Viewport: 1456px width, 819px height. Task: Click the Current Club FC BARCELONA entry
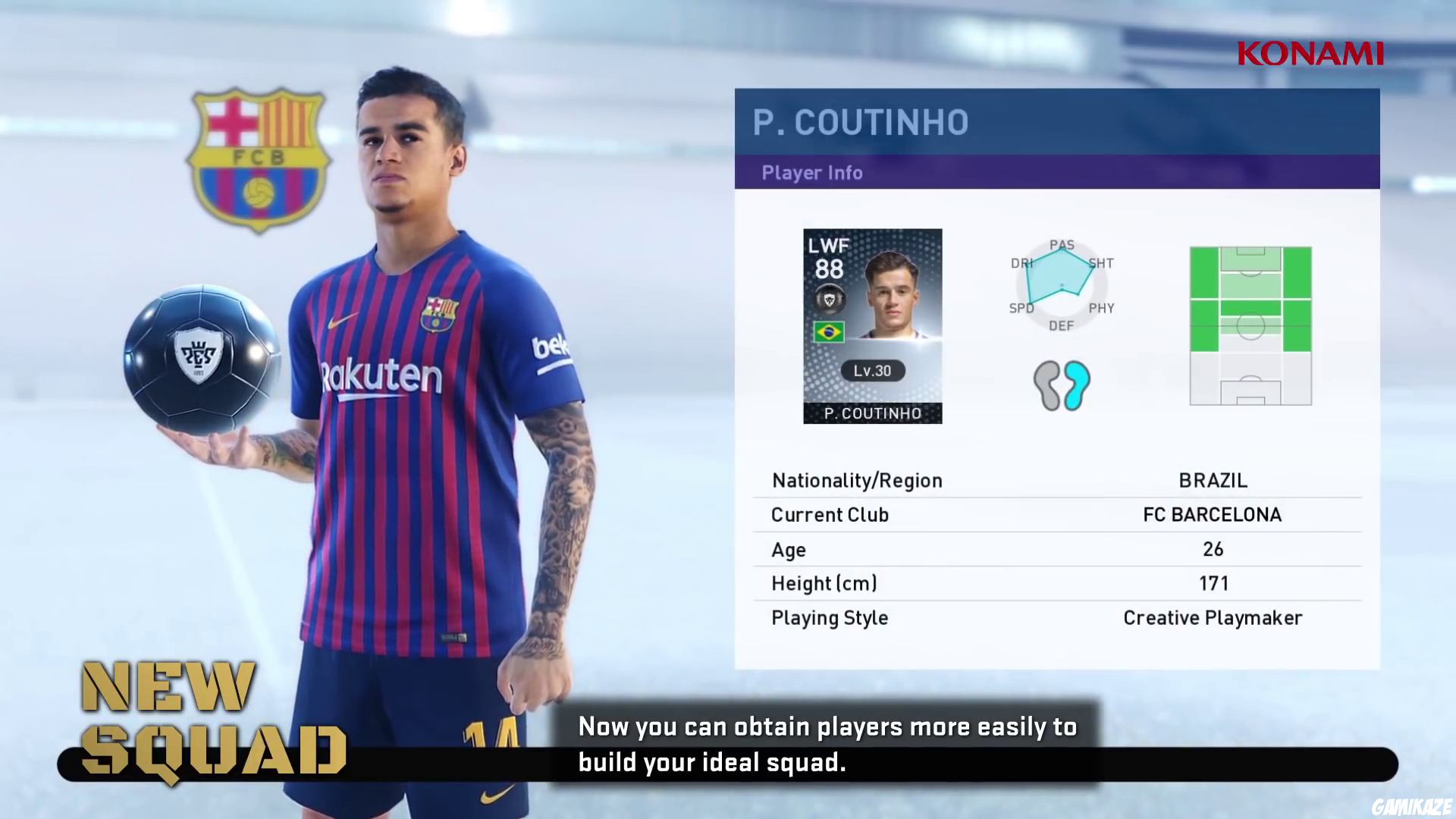click(1211, 515)
